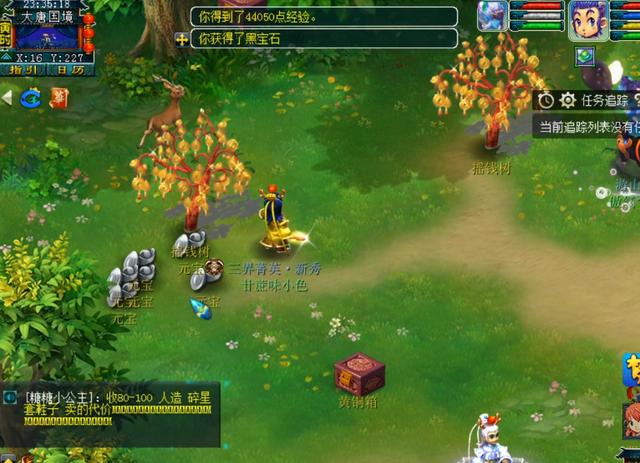Toggle the small arrow beside the coordinates
The width and height of the screenshot is (640, 463).
click(5, 58)
